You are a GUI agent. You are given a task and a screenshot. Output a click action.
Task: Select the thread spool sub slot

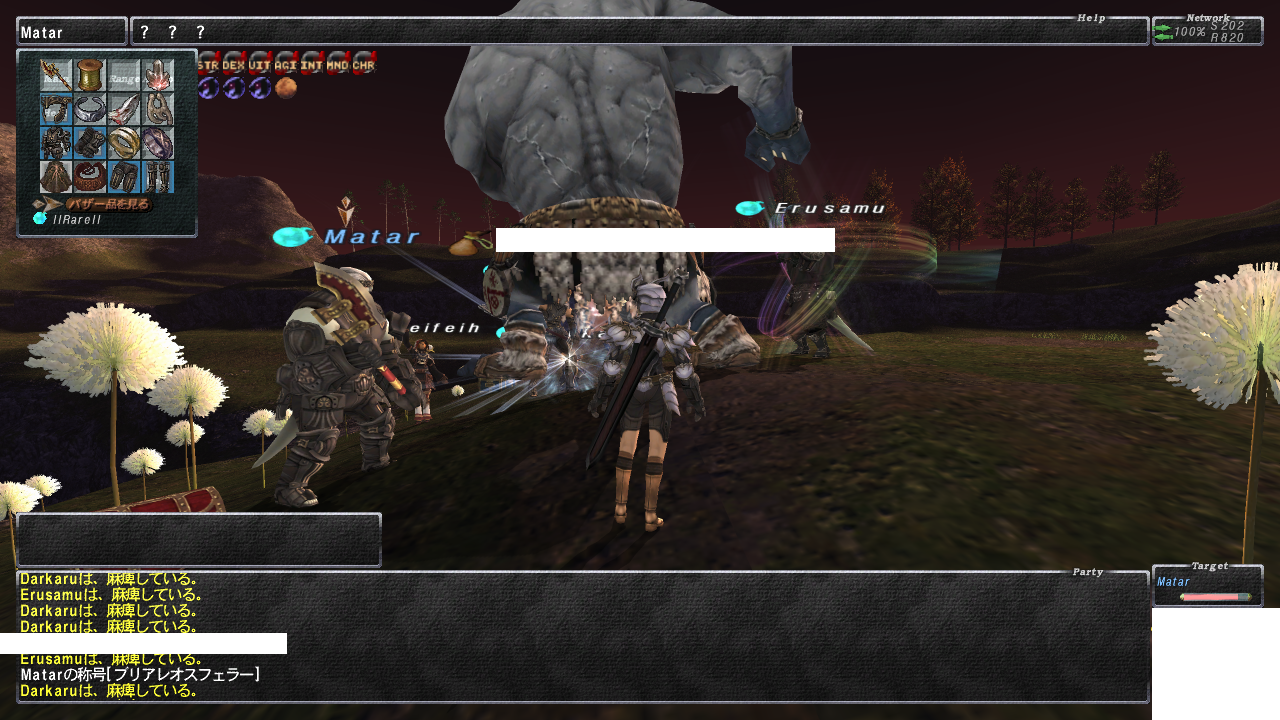pos(90,76)
